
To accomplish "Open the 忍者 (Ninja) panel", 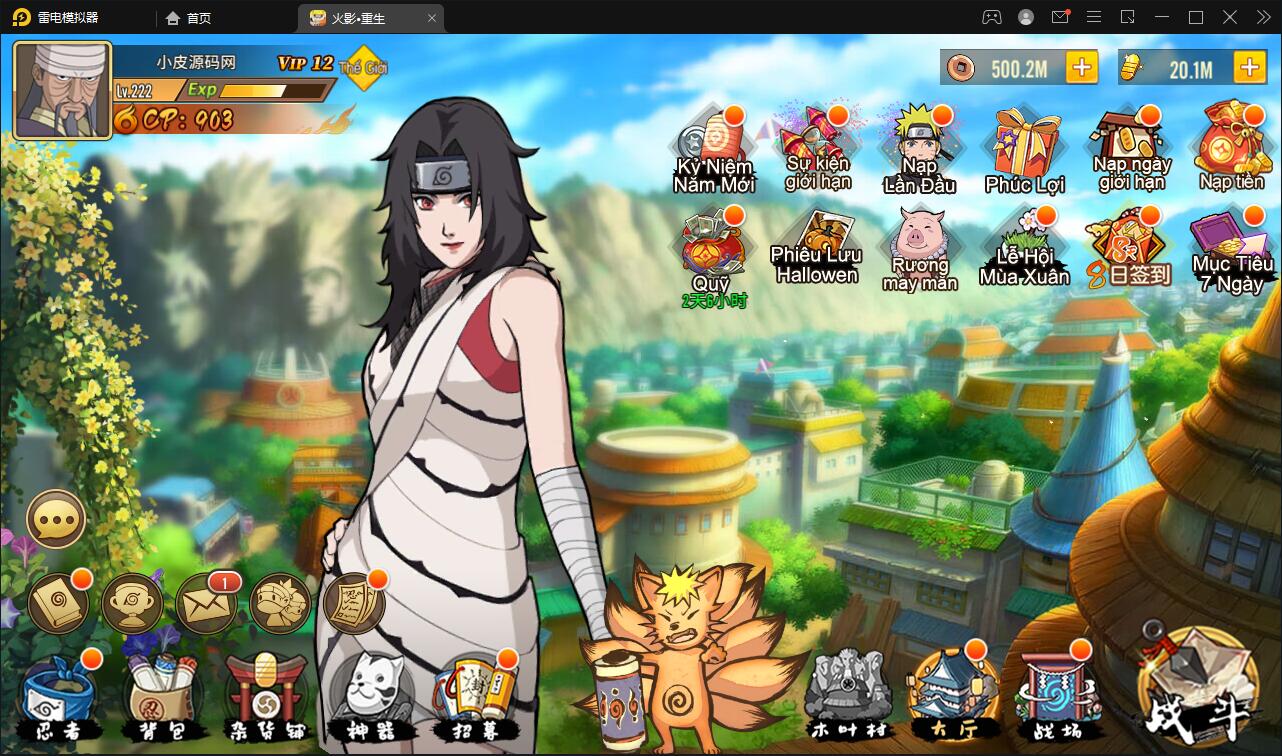I will (60, 693).
